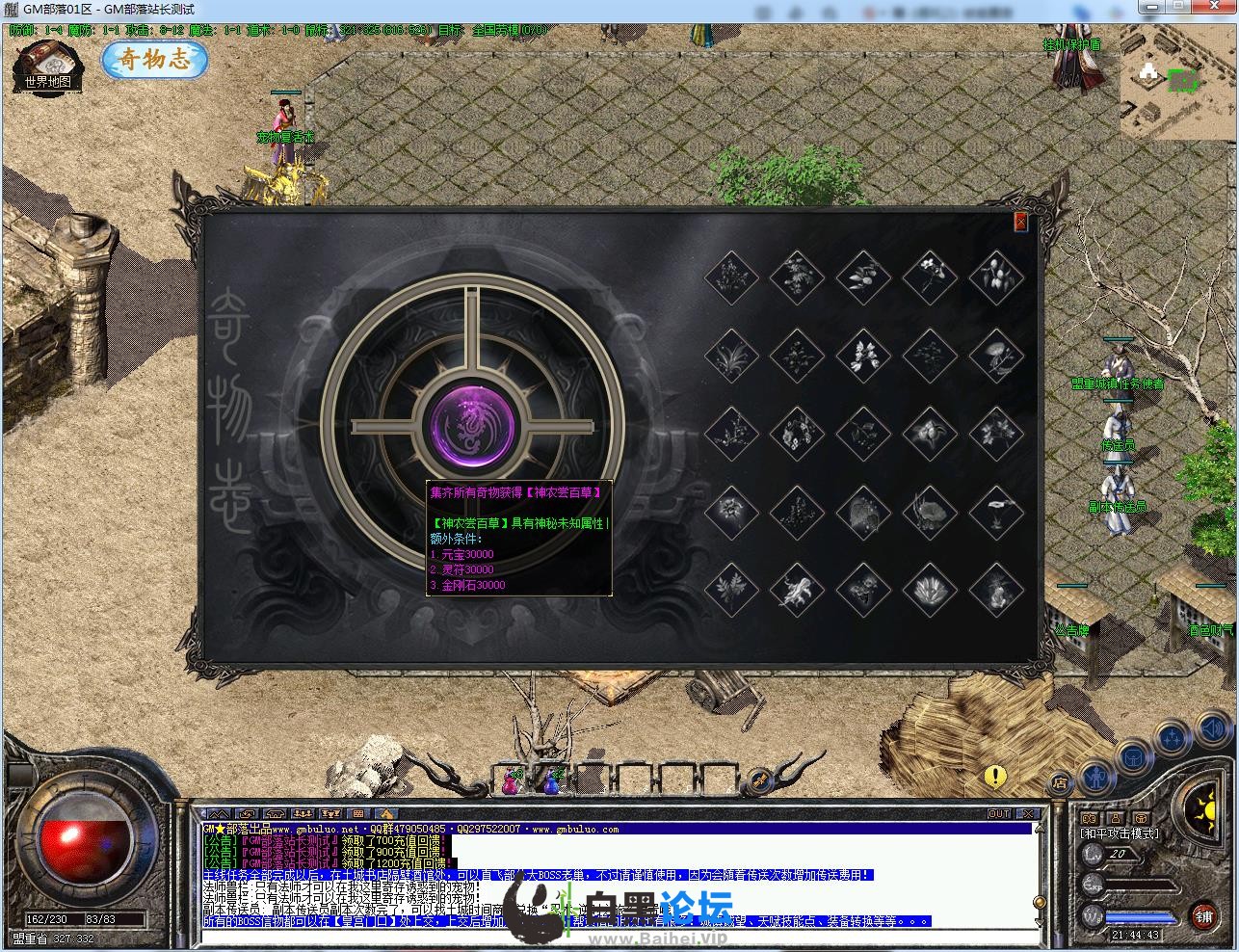This screenshot has width=1239, height=952.
Task: Use the blue potion in the belt slot
Action: (x=553, y=781)
